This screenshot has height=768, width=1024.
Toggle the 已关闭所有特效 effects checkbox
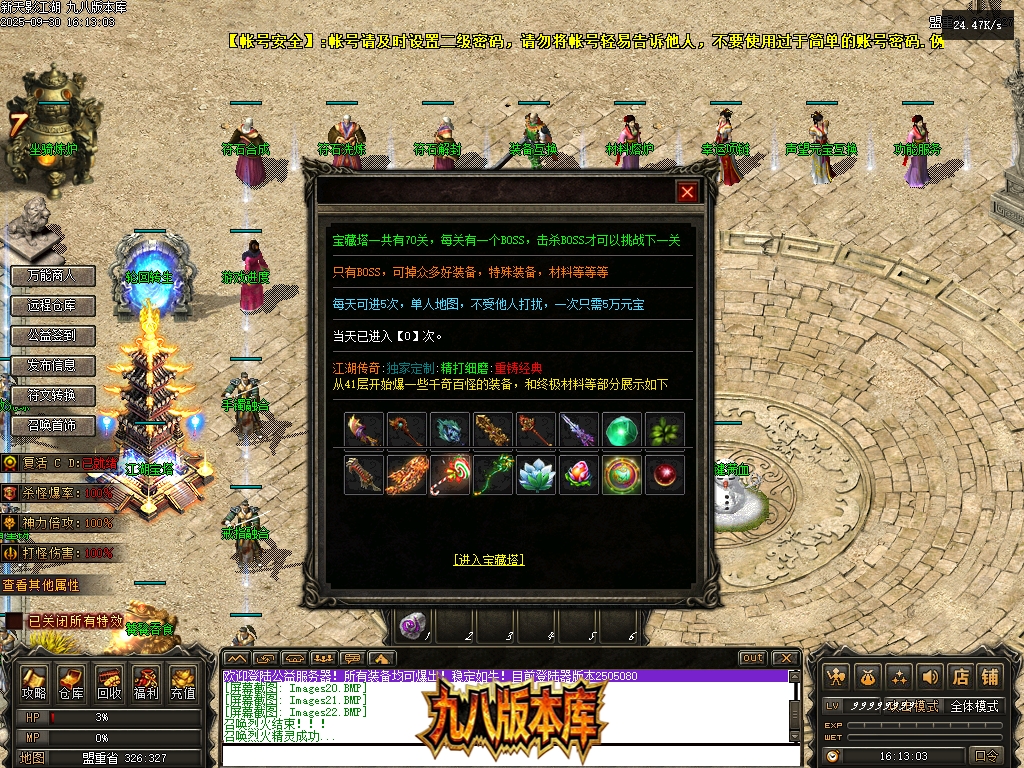click(x=14, y=621)
